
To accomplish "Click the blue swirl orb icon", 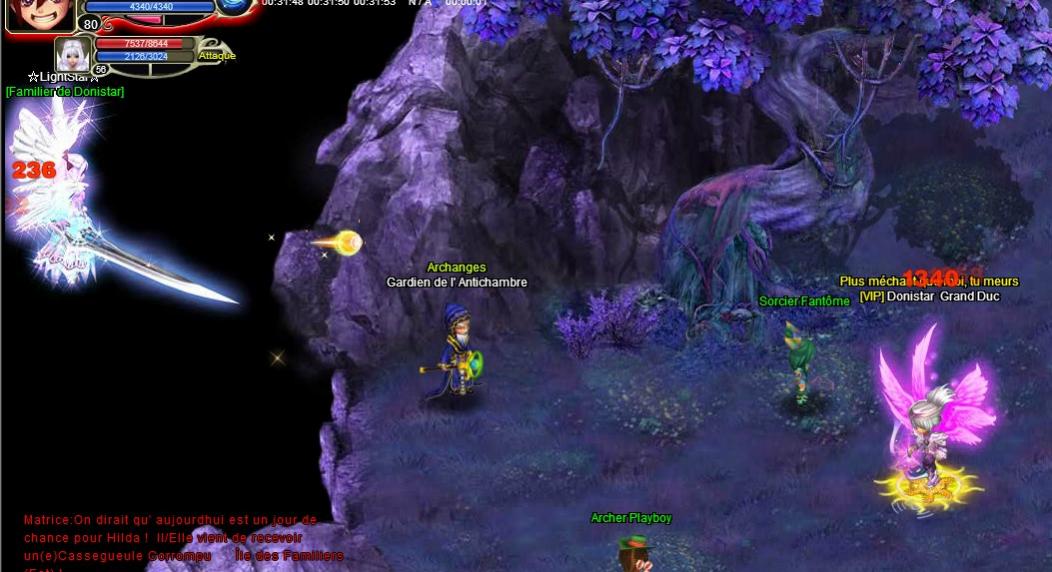I will [236, 6].
